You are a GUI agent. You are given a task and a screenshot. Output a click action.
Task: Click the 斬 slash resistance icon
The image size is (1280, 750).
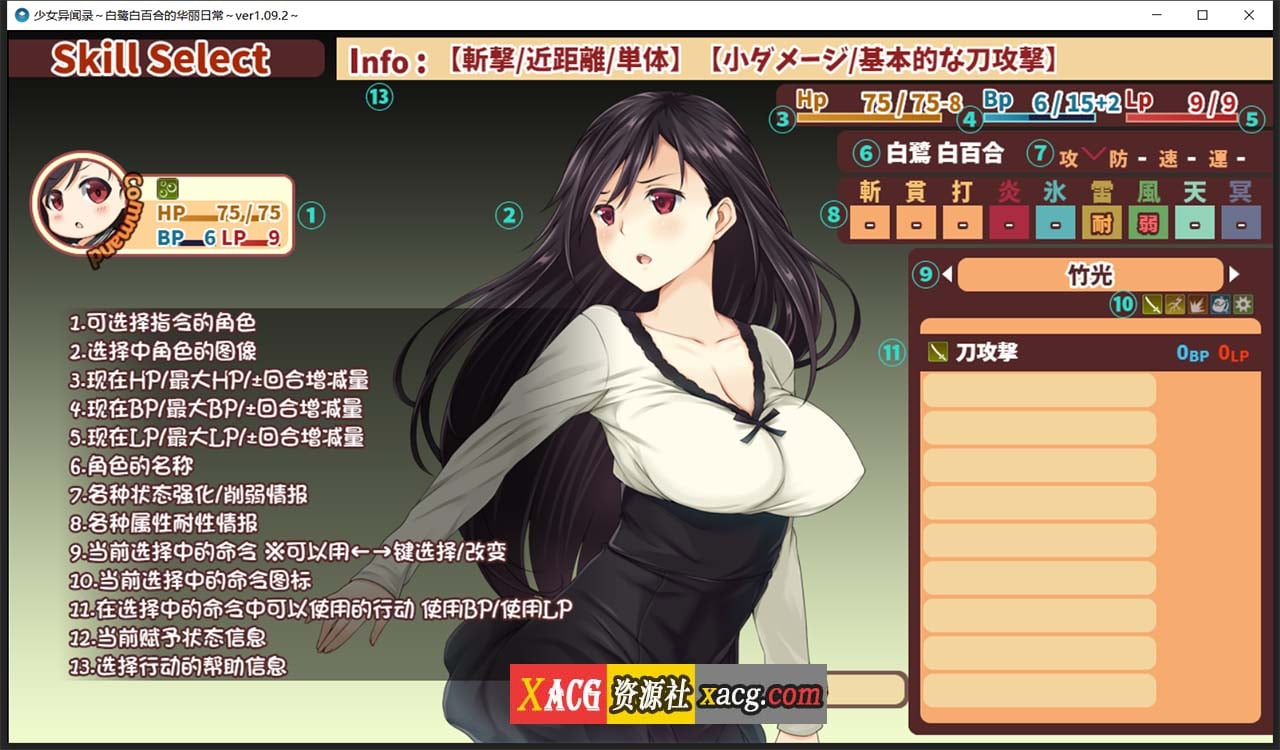pos(869,224)
